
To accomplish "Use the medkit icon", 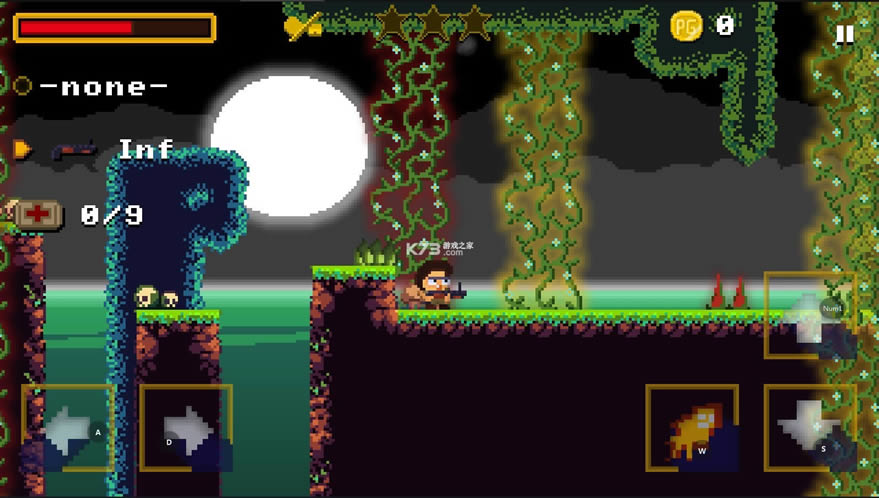I will 39,214.
